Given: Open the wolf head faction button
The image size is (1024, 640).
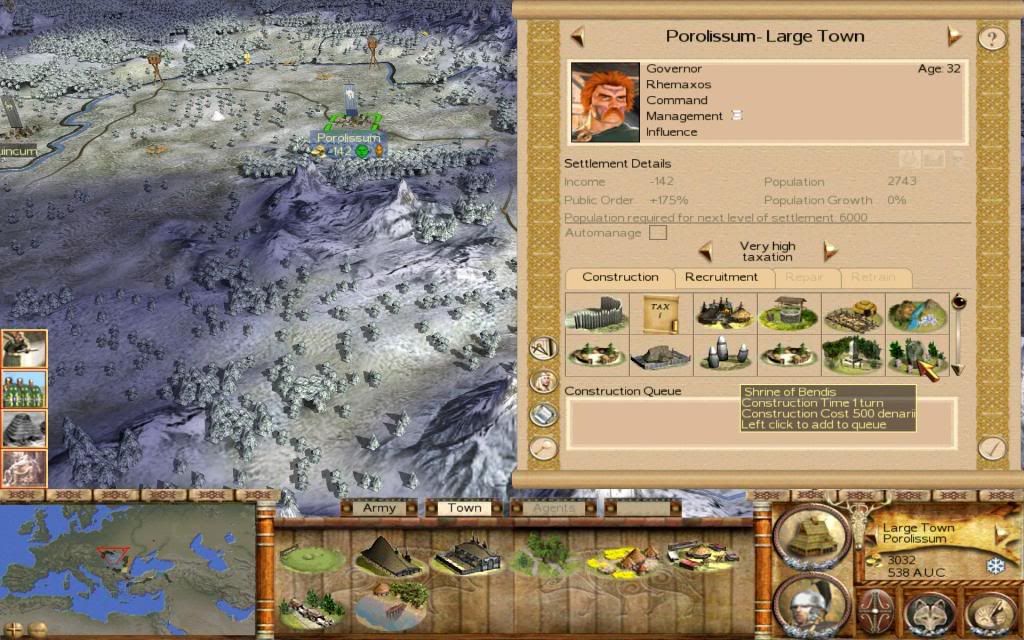Looking at the screenshot, I should 930,610.
